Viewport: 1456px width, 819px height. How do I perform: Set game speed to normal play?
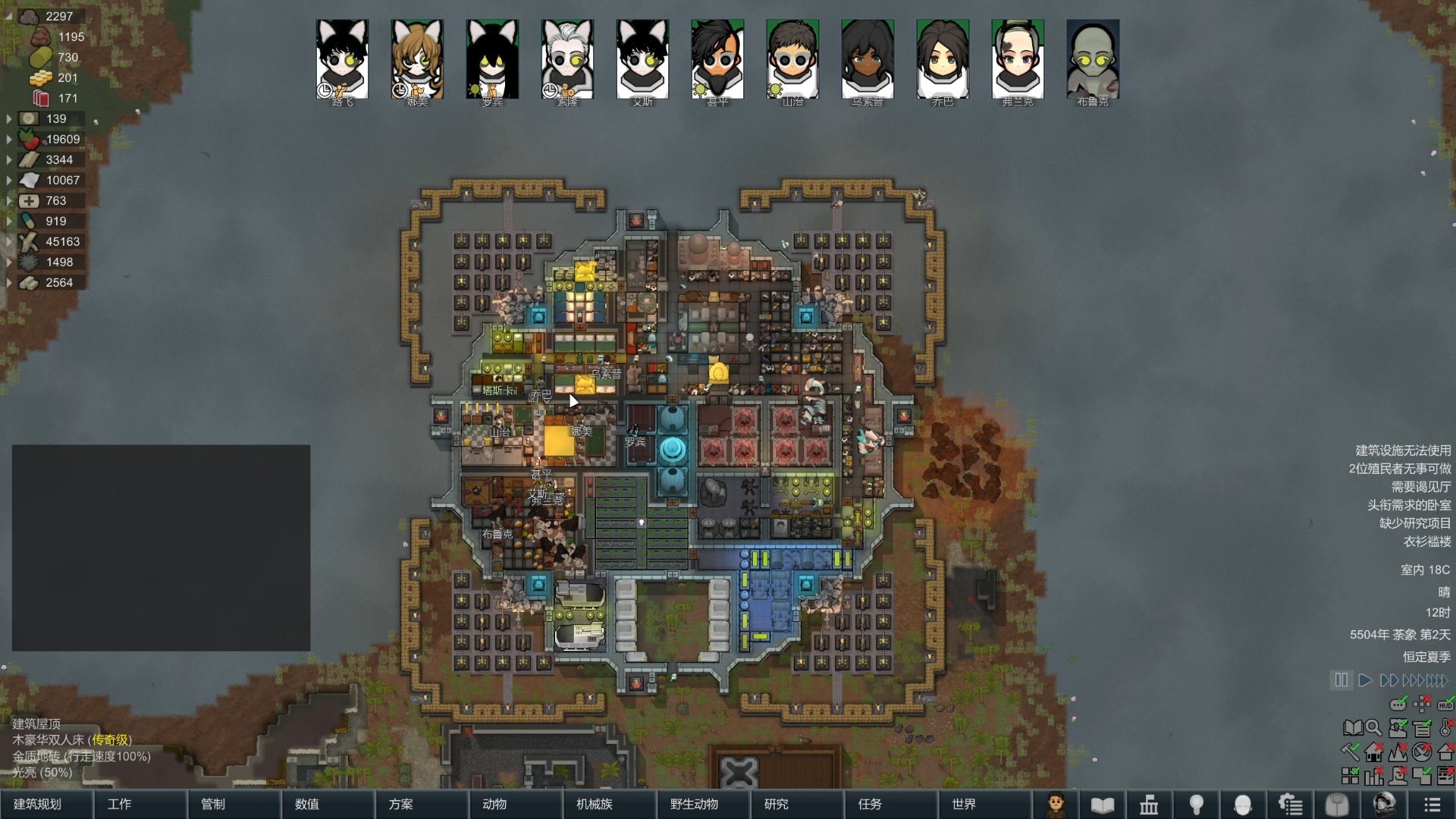pos(1365,680)
